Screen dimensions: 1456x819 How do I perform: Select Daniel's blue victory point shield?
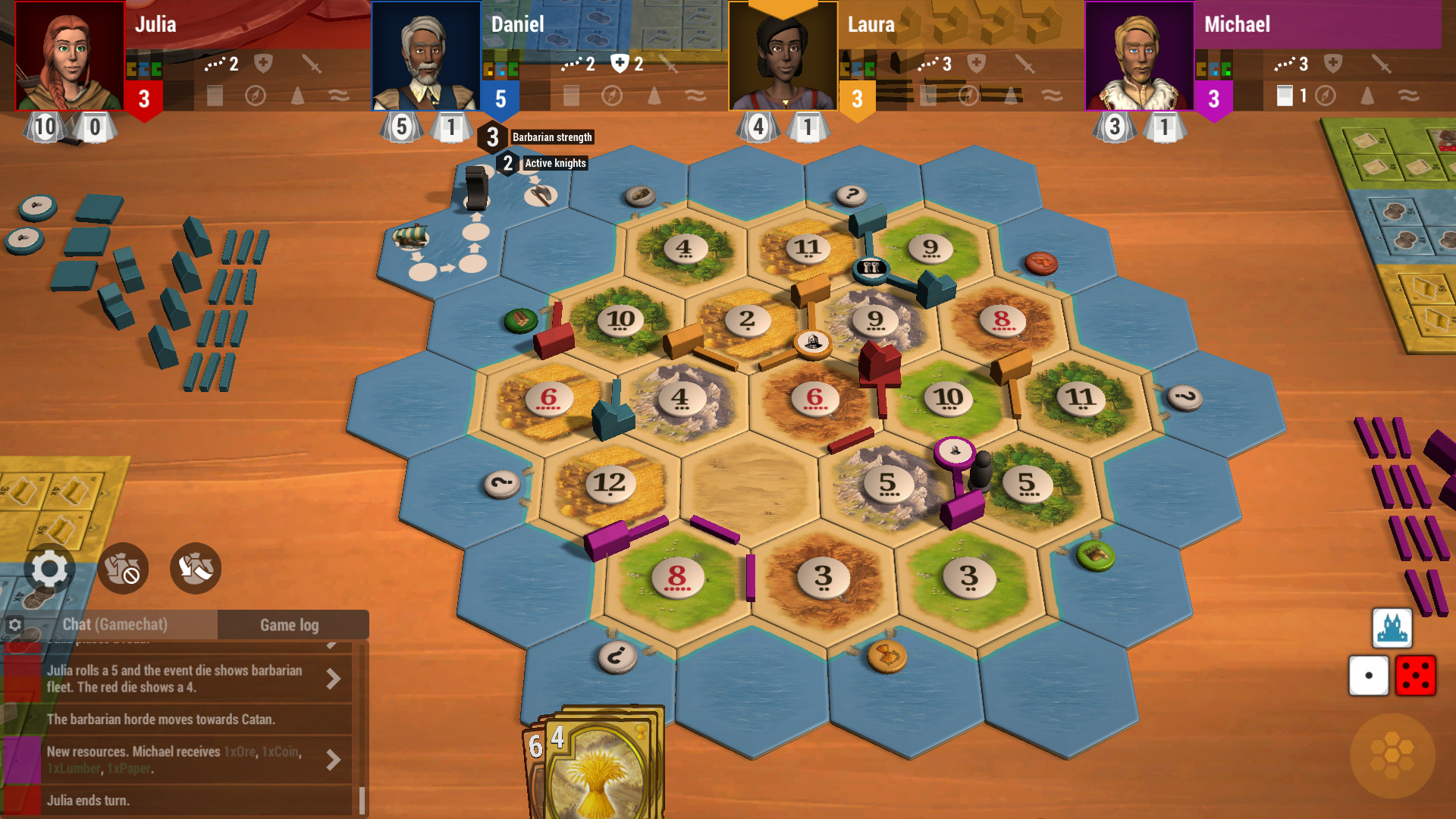point(500,97)
